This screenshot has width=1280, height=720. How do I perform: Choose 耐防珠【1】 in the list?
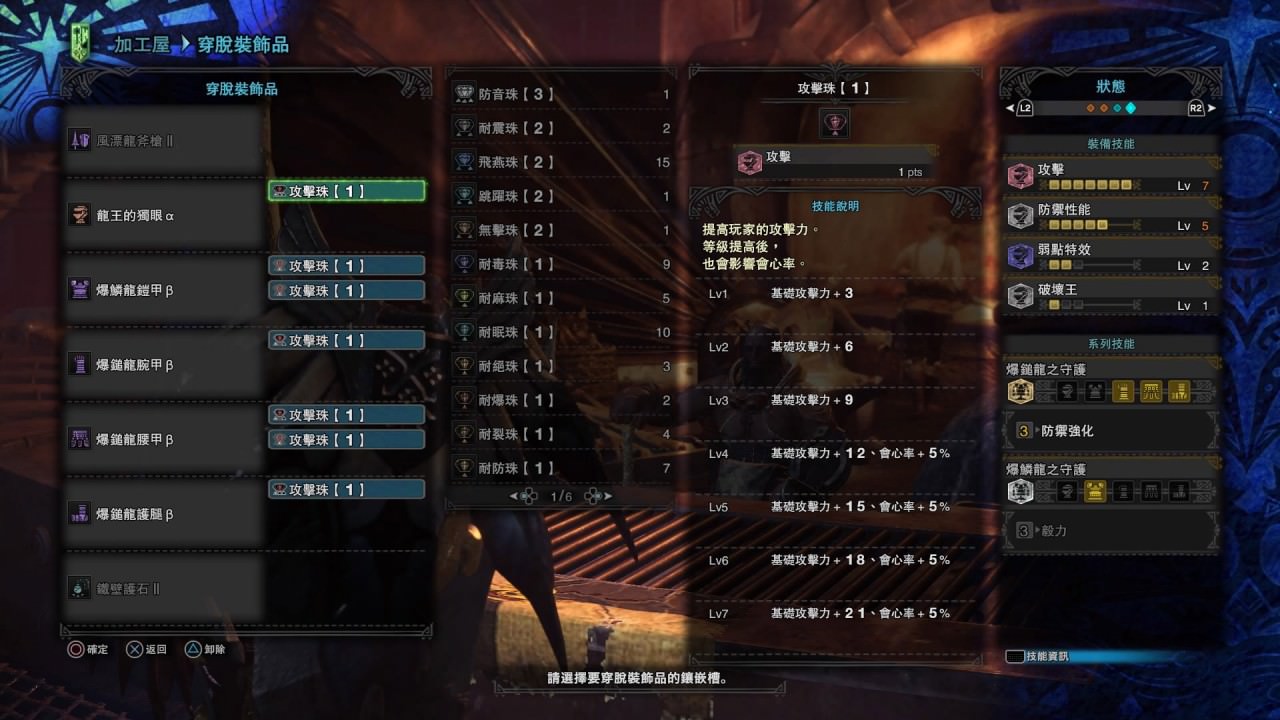(x=562, y=468)
